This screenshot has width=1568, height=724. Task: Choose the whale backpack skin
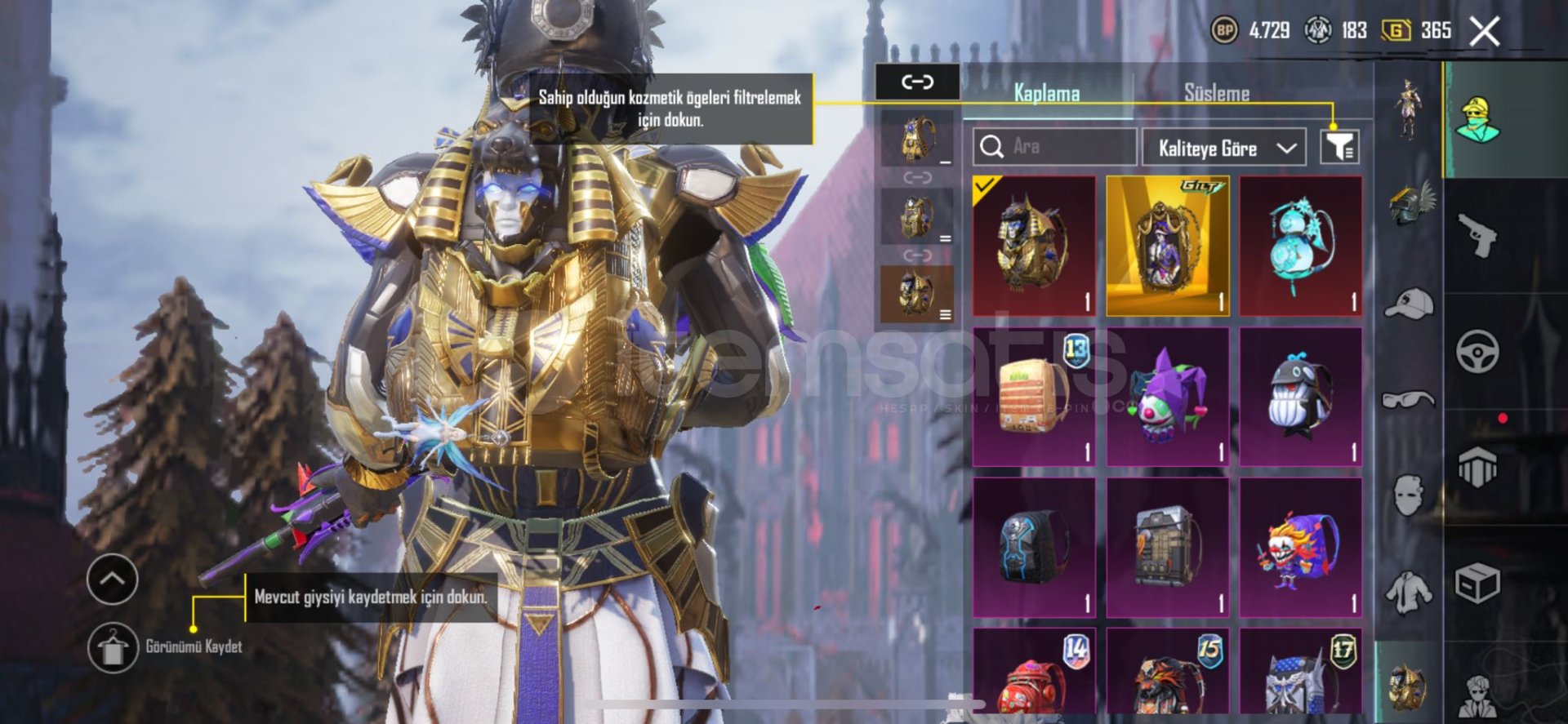(x=1300, y=397)
